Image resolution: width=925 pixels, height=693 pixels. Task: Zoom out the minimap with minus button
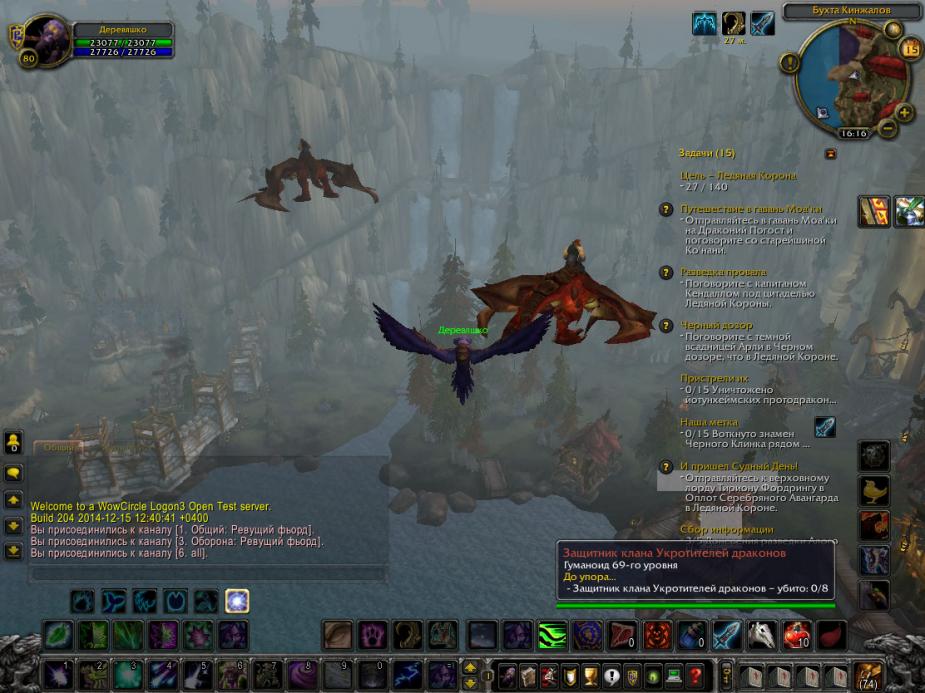[x=887, y=128]
